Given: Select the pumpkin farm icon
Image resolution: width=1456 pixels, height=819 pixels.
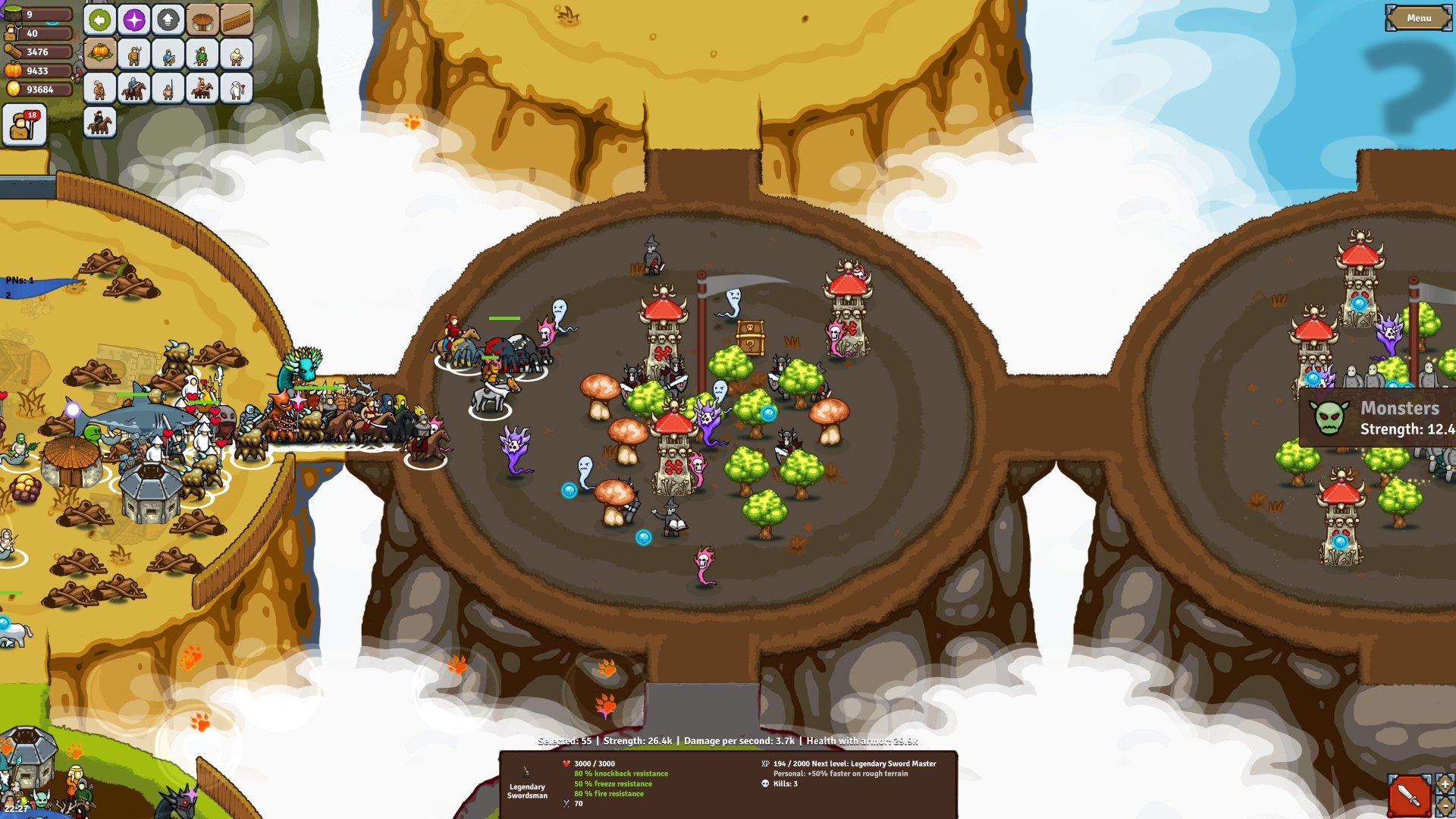Looking at the screenshot, I should [x=101, y=53].
